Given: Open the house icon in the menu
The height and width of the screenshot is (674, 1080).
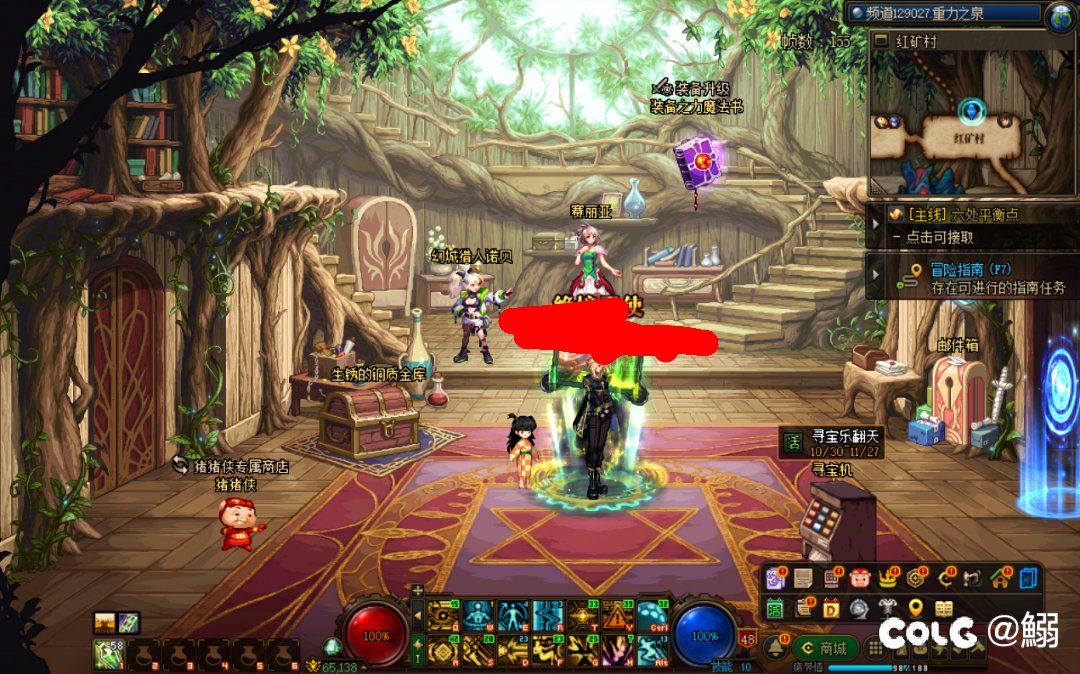Looking at the screenshot, I should [x=1000, y=578].
